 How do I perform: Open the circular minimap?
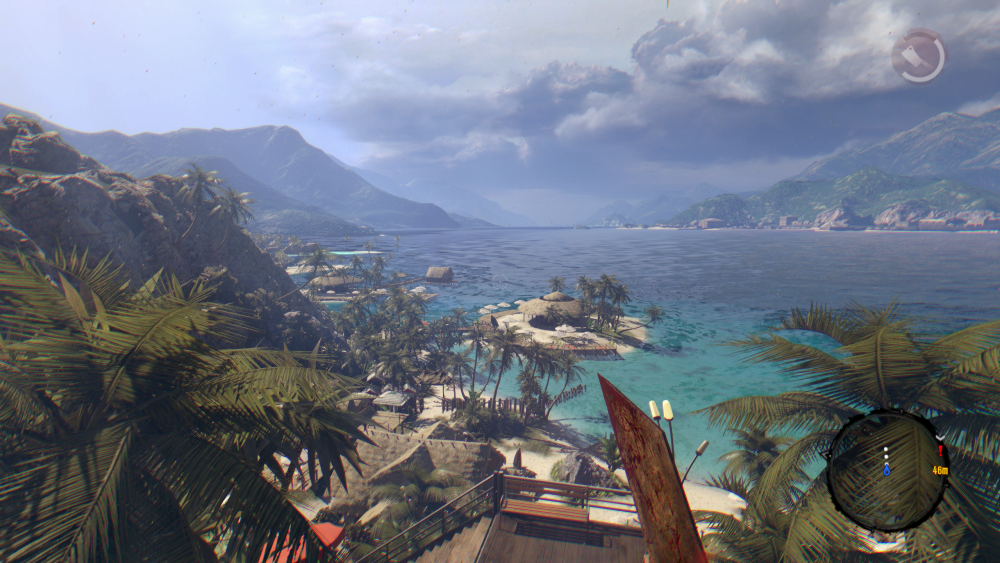886,470
